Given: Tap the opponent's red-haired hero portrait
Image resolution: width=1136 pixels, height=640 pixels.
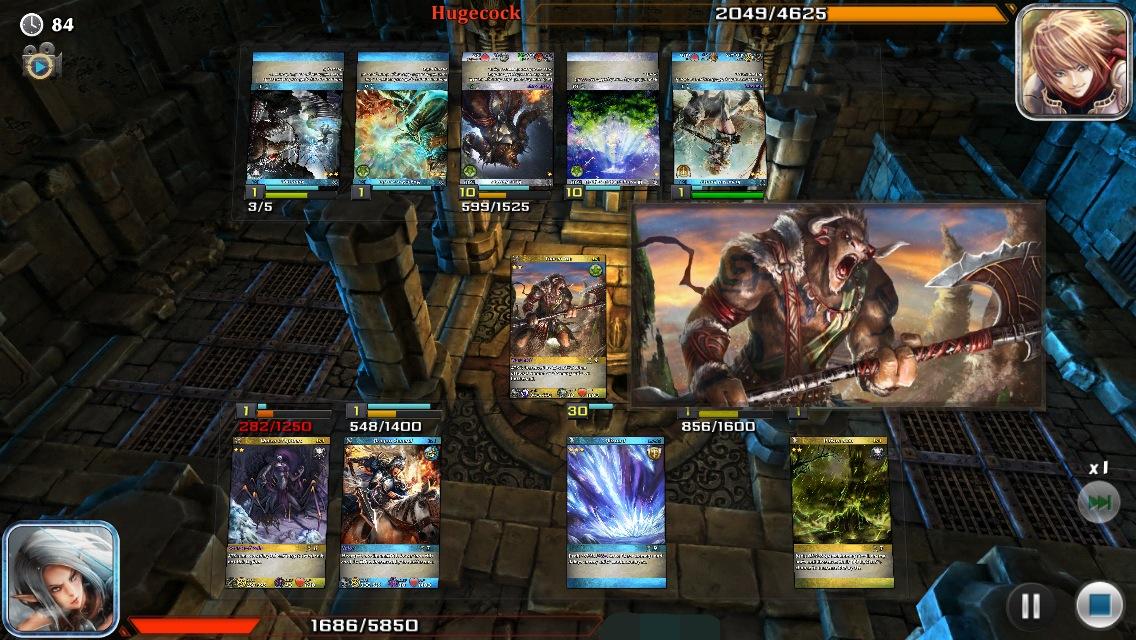Looking at the screenshot, I should (x=1059, y=63).
